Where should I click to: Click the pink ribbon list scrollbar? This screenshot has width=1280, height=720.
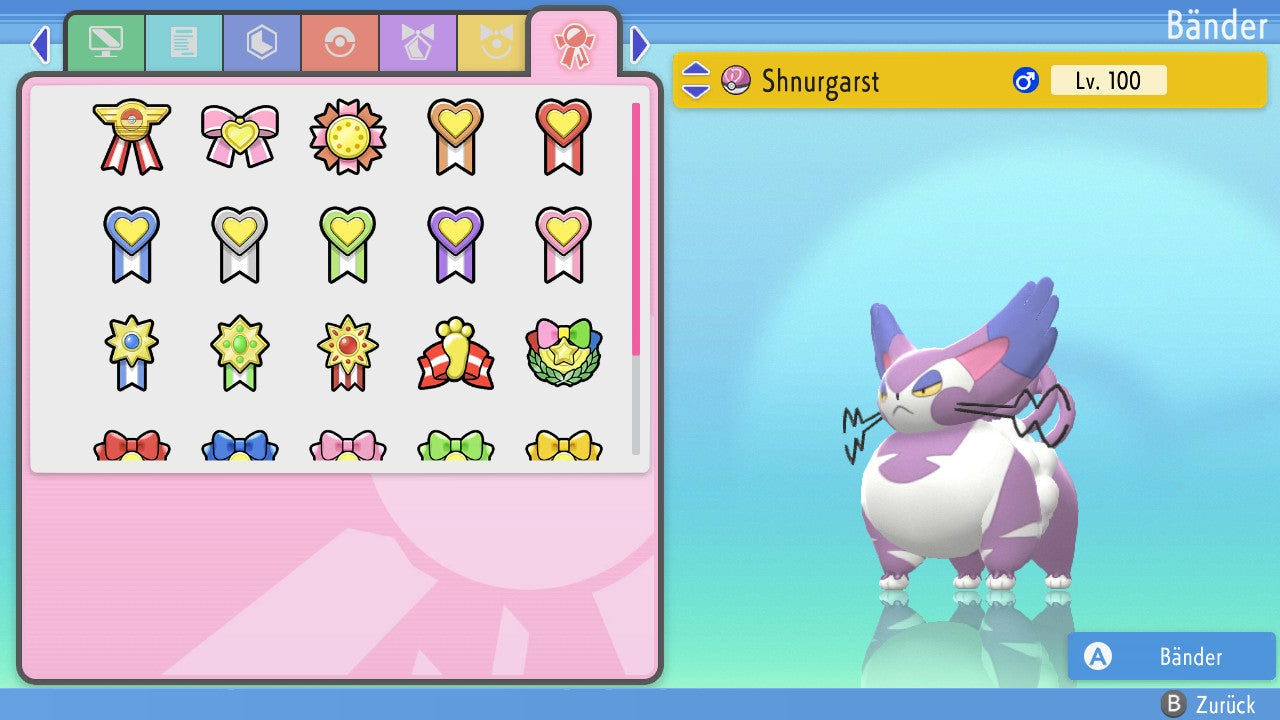pos(636,228)
